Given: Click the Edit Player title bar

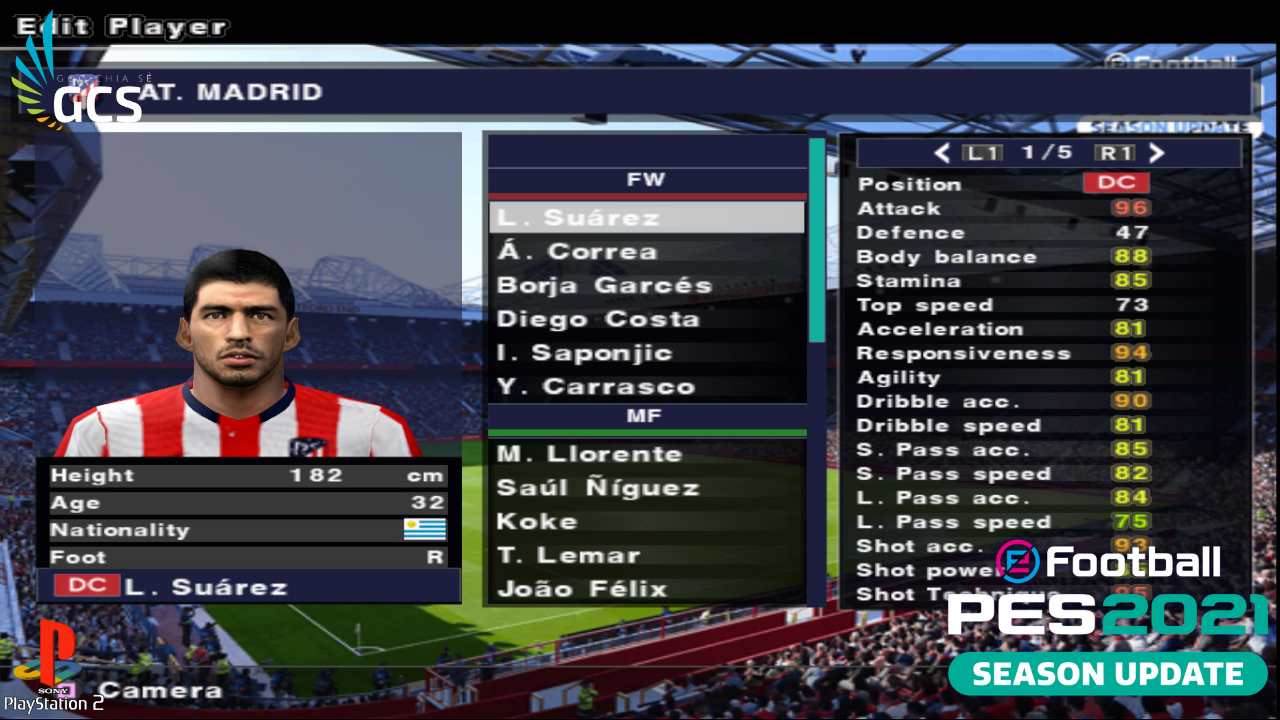Looking at the screenshot, I should pos(120,26).
